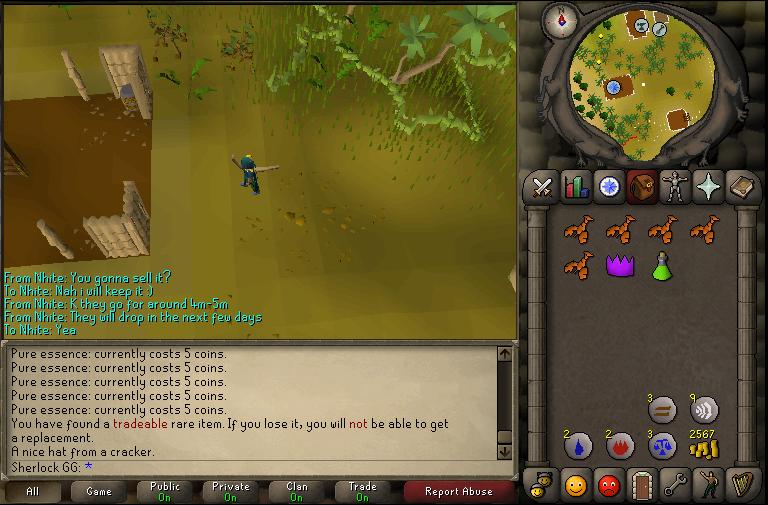Show the Worn Equipment tab
The image size is (768, 505).
pyautogui.click(x=675, y=187)
